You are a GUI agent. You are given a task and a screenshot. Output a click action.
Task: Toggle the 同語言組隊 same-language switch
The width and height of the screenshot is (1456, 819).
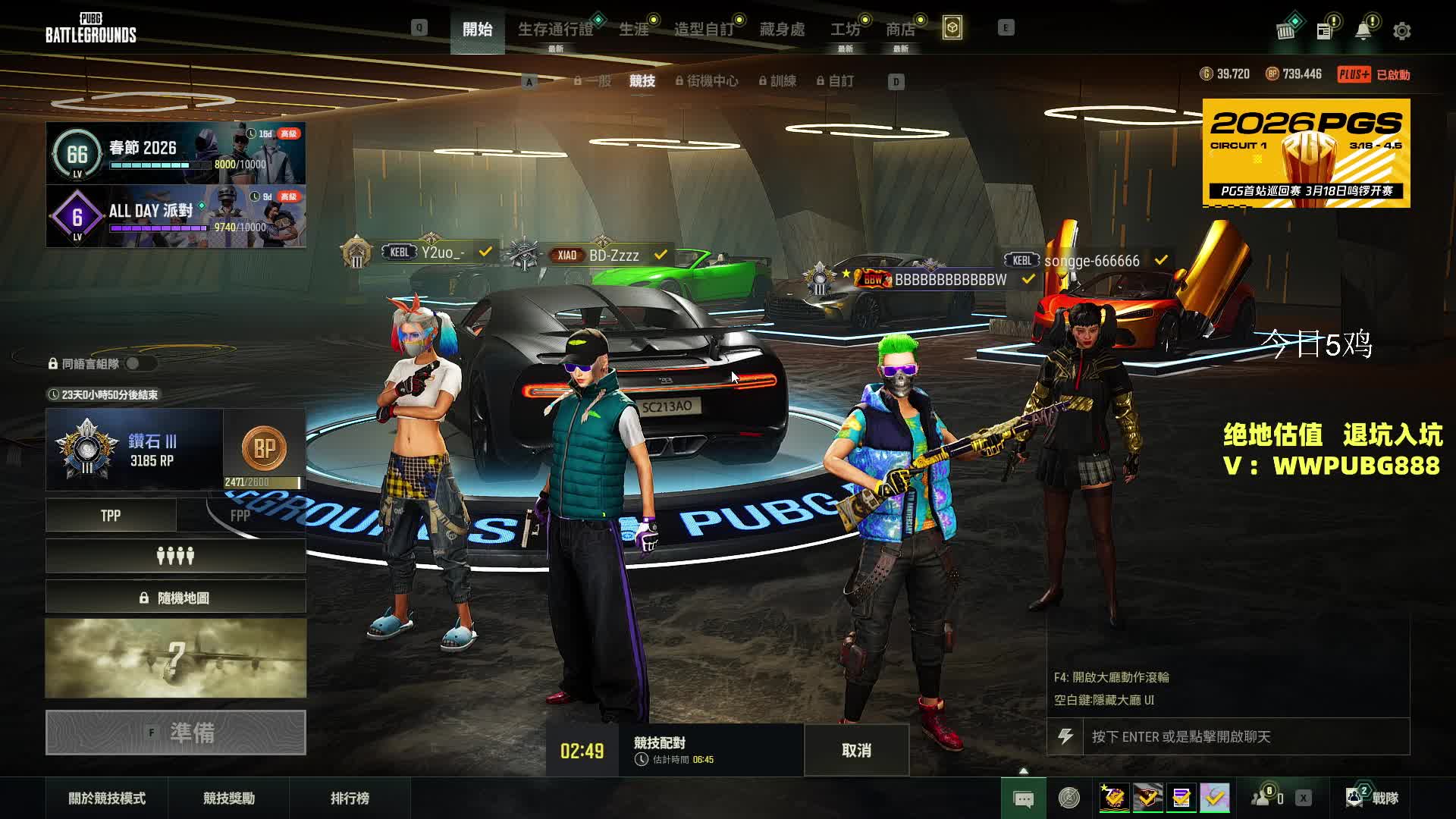pos(137,363)
